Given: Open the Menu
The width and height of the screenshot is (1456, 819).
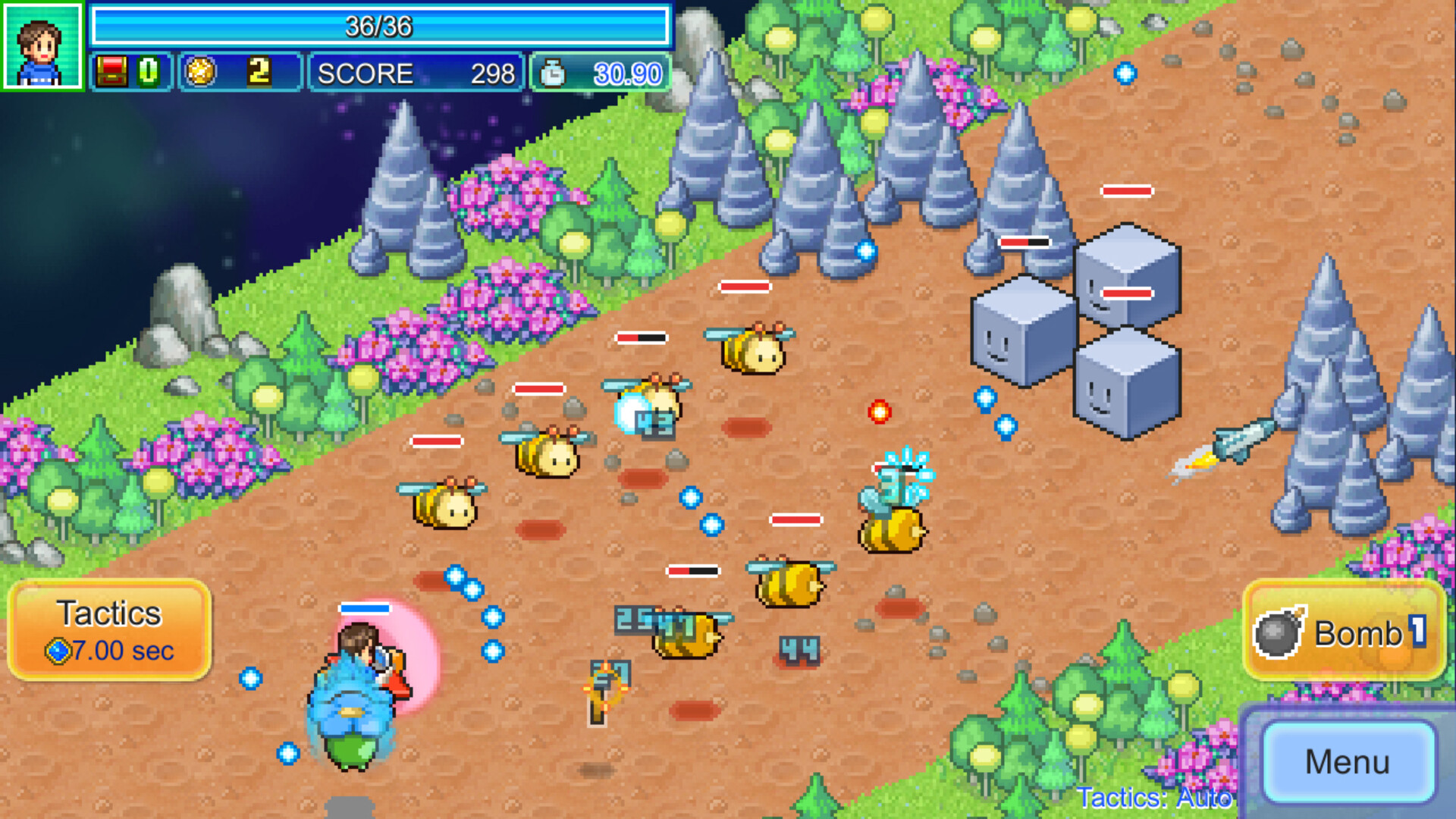Looking at the screenshot, I should [1348, 762].
